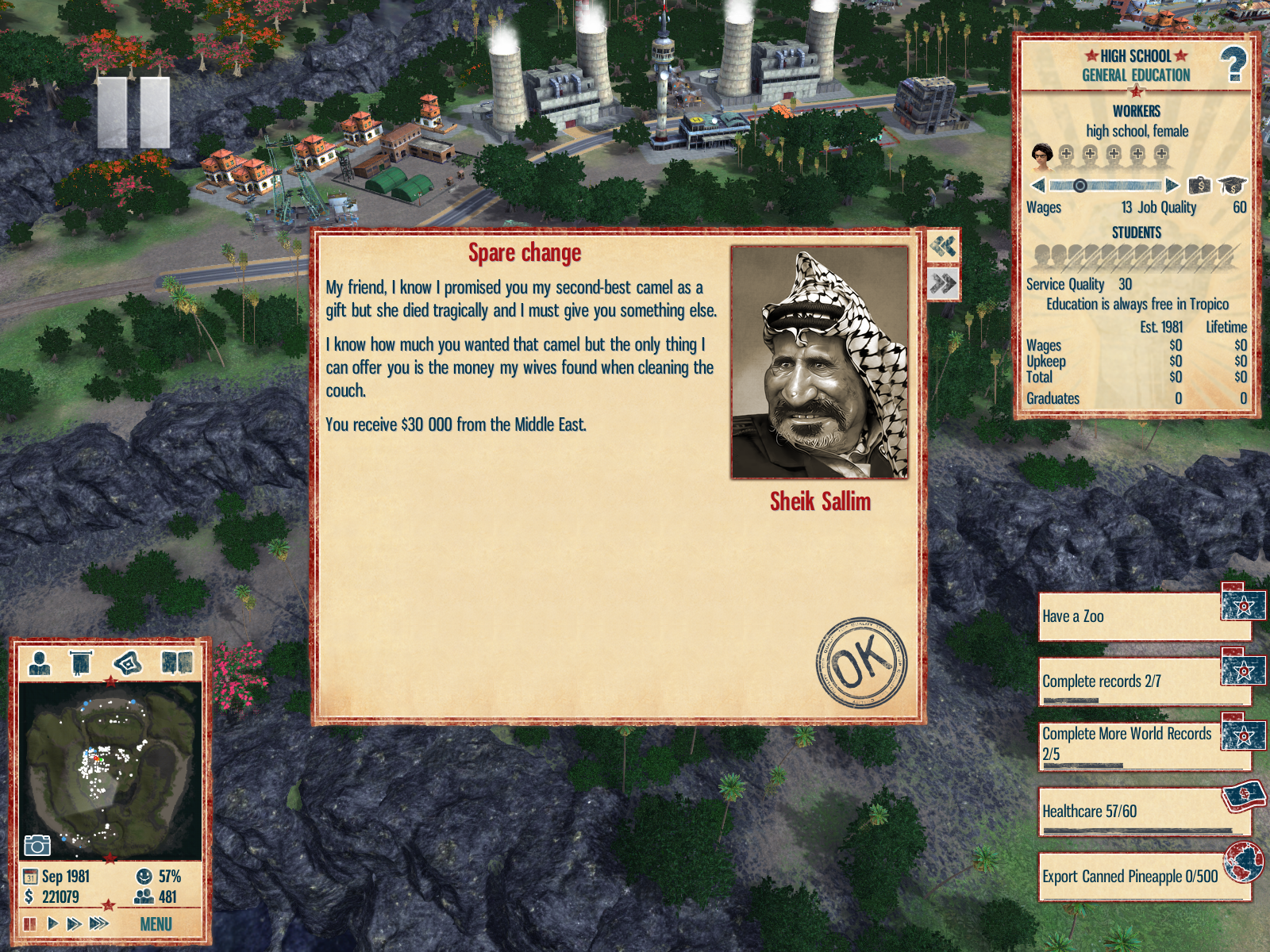Open the Export Canned Pineapple objective
This screenshot has height=952, width=1270.
click(x=1131, y=877)
